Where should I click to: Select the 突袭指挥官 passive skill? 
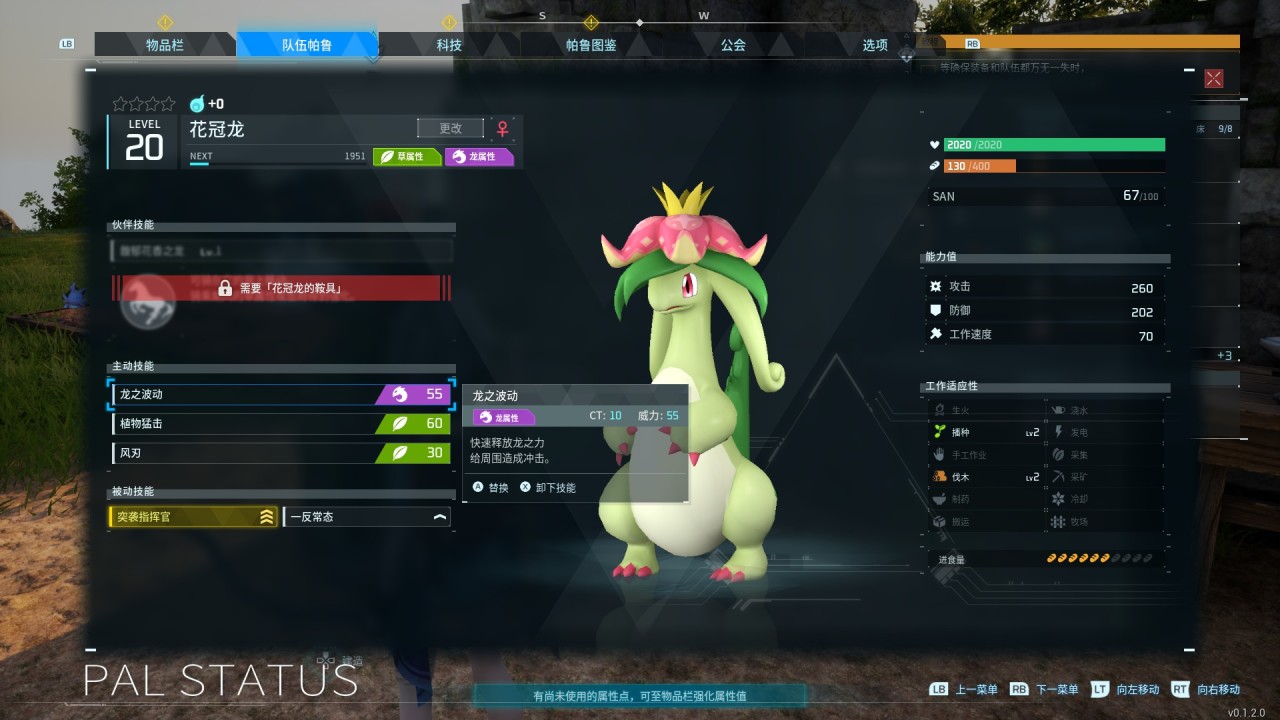[x=193, y=517]
